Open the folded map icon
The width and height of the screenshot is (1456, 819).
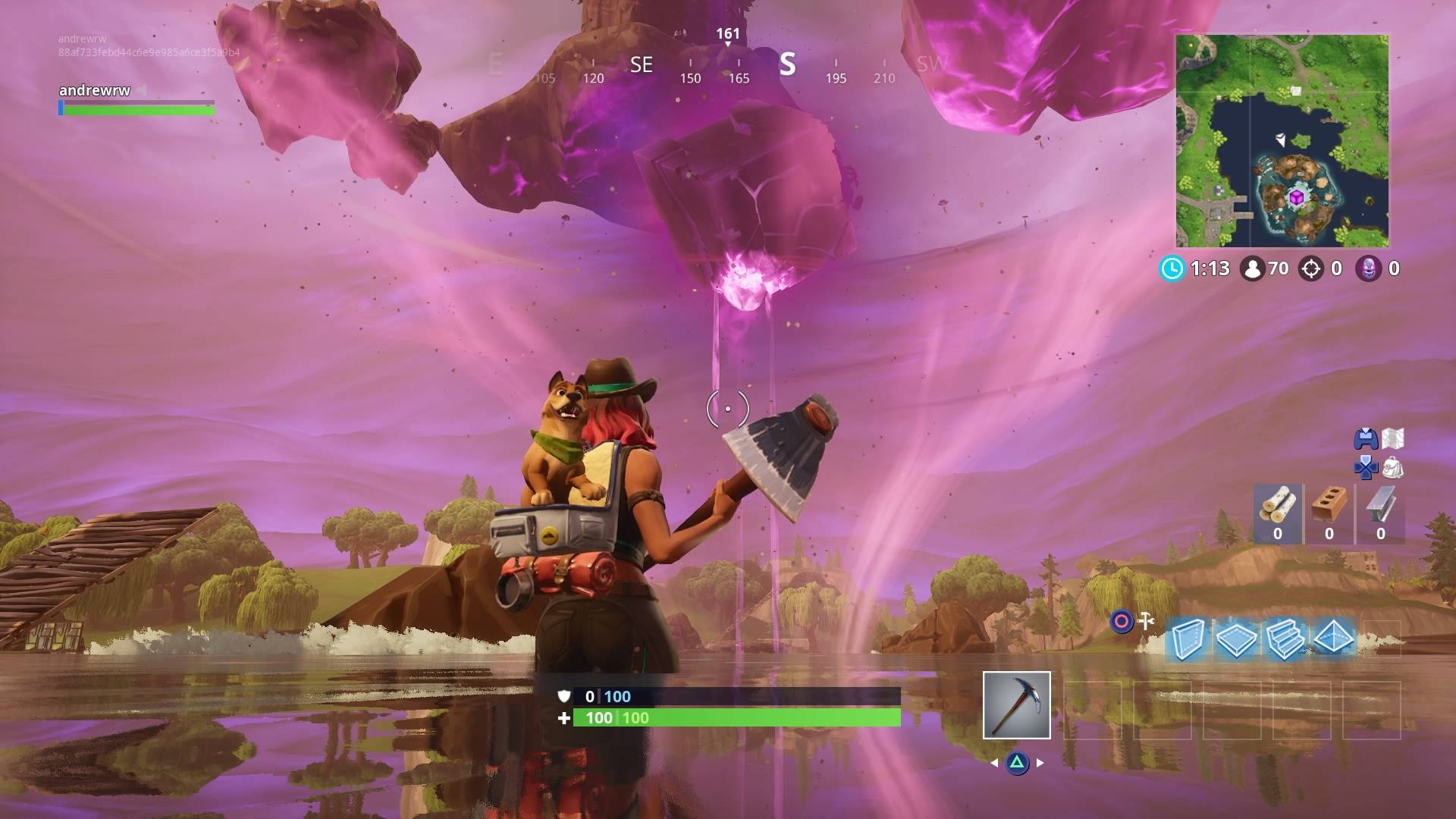[x=1393, y=438]
